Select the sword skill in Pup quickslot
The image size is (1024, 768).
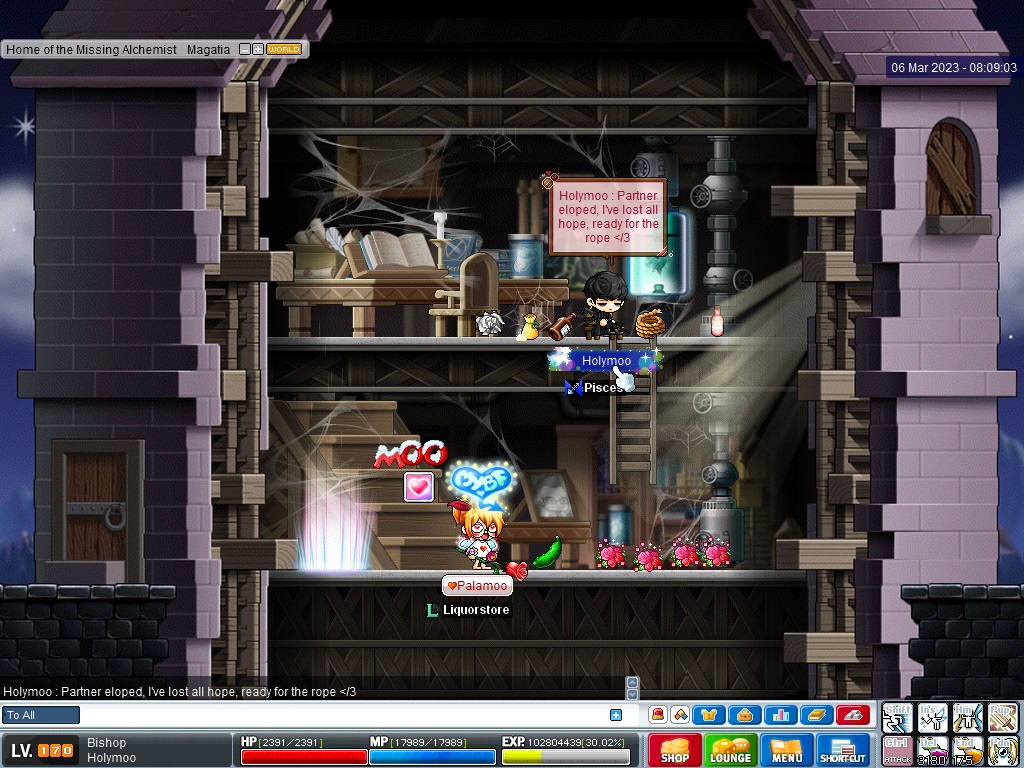click(x=1003, y=717)
